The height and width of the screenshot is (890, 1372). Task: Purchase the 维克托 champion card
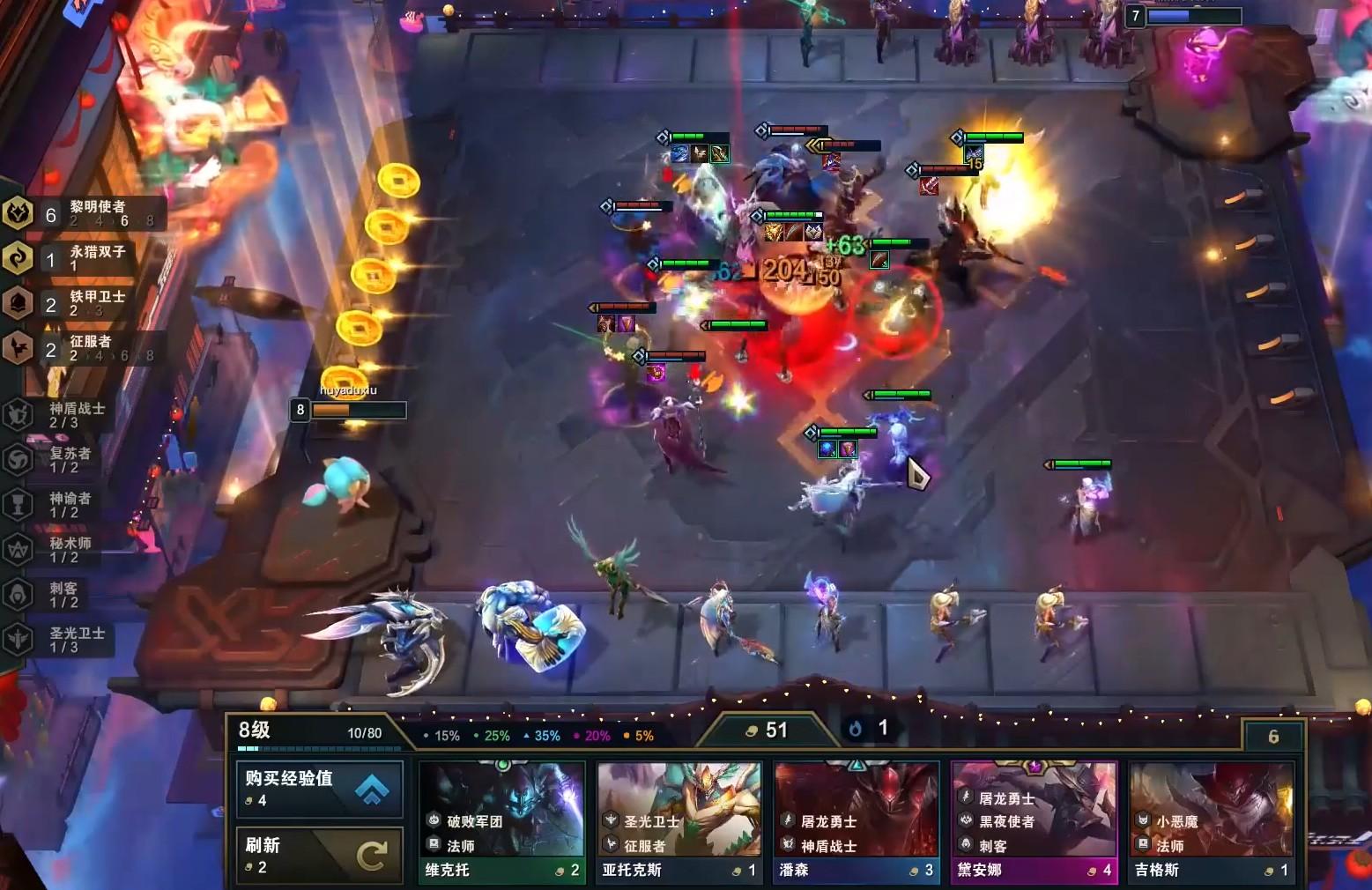(501, 823)
